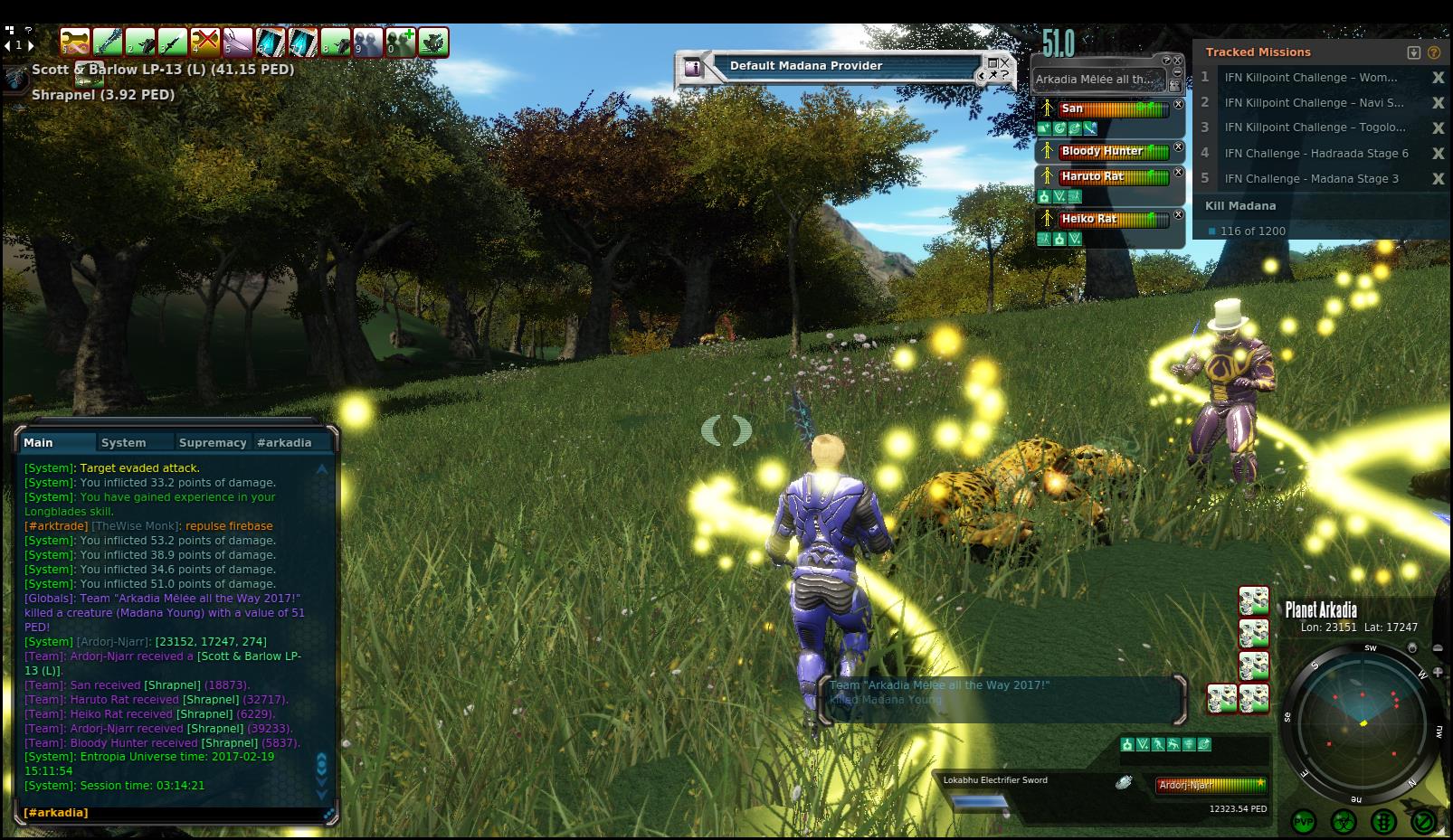Click the figures with green plus in slot 0
This screenshot has height=840, width=1453.
(401, 42)
